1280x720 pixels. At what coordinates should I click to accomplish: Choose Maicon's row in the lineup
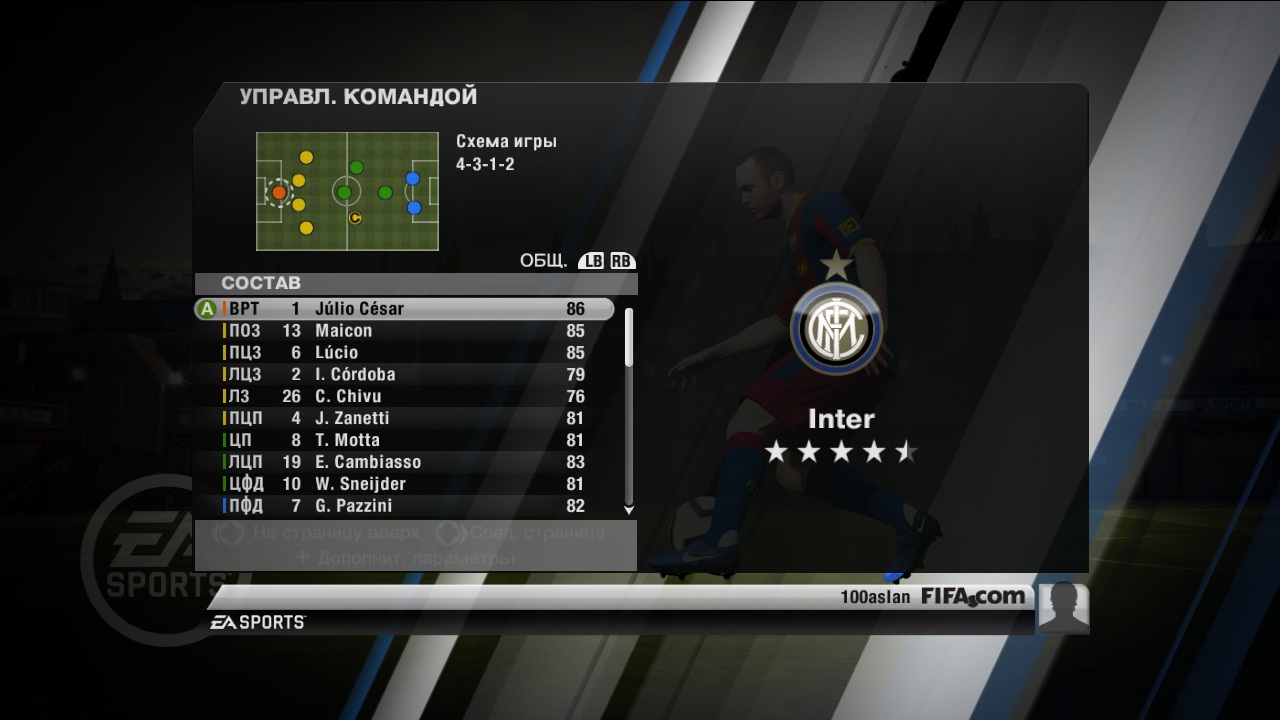[404, 331]
